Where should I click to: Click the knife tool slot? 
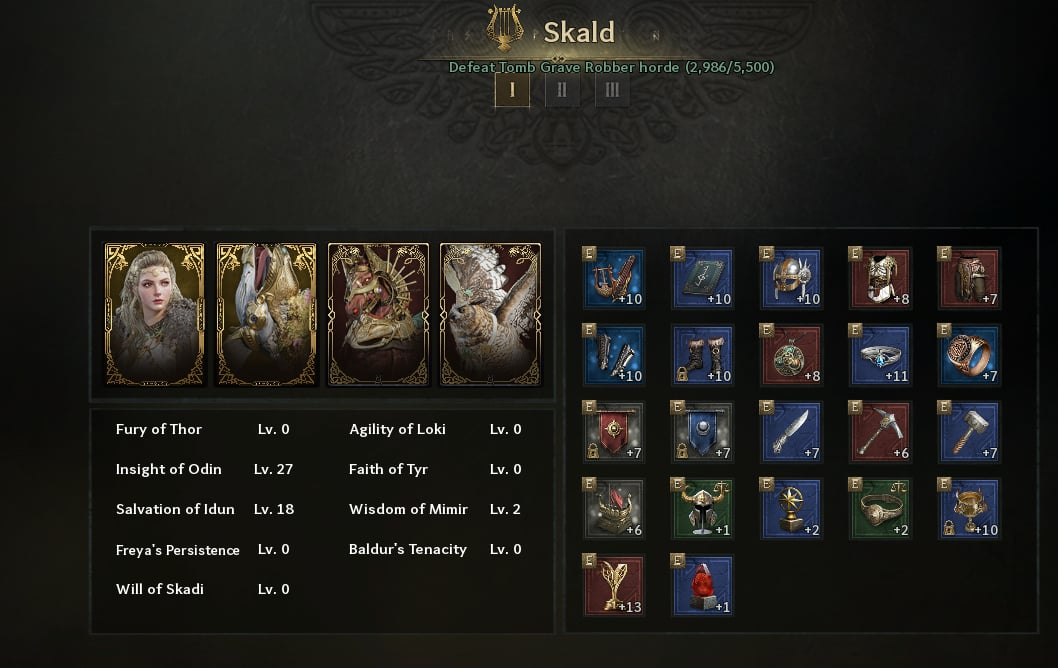click(x=791, y=432)
